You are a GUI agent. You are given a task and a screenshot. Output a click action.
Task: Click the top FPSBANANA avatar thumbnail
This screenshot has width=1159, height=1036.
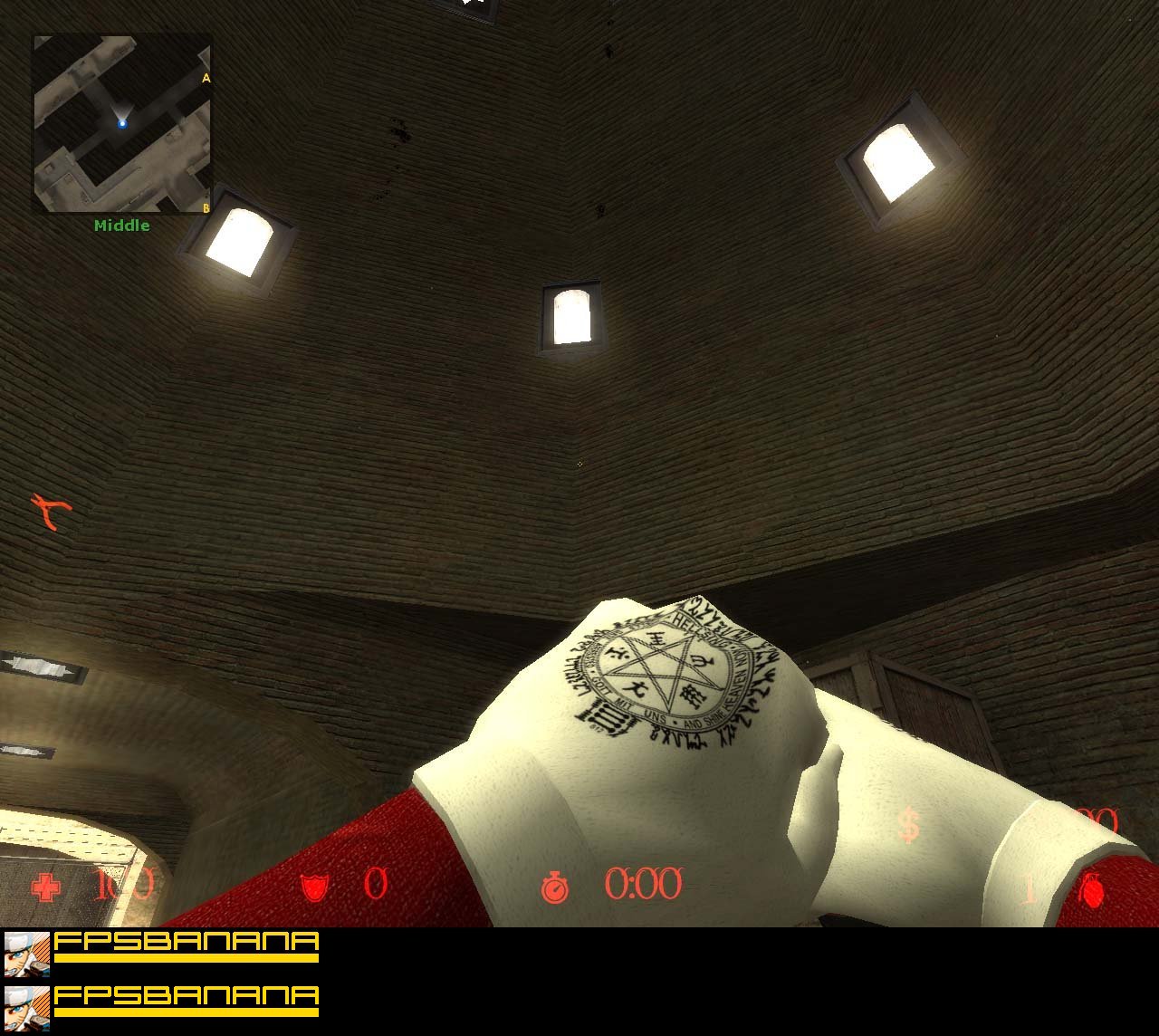25,953
